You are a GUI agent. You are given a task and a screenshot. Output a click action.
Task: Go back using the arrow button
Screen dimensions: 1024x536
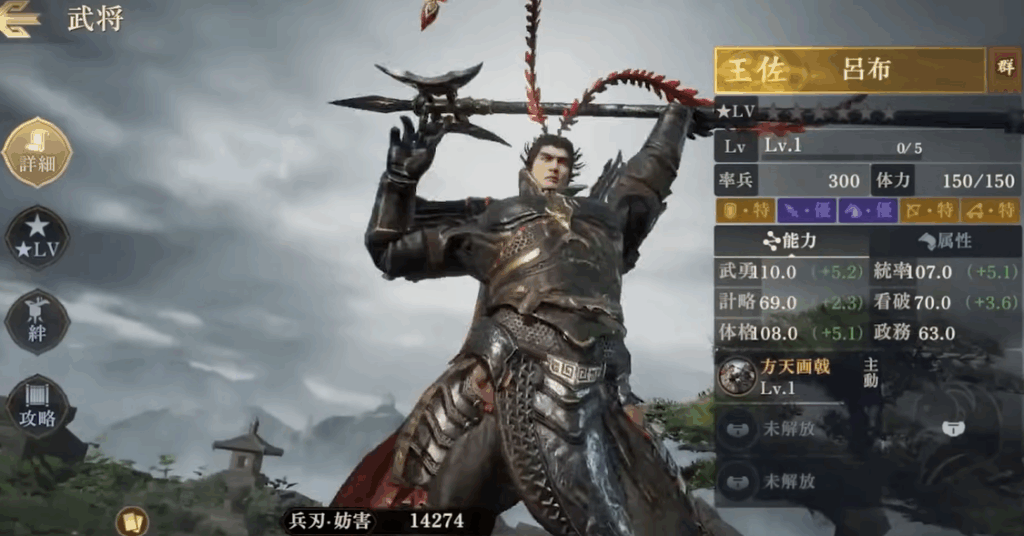tap(19, 20)
